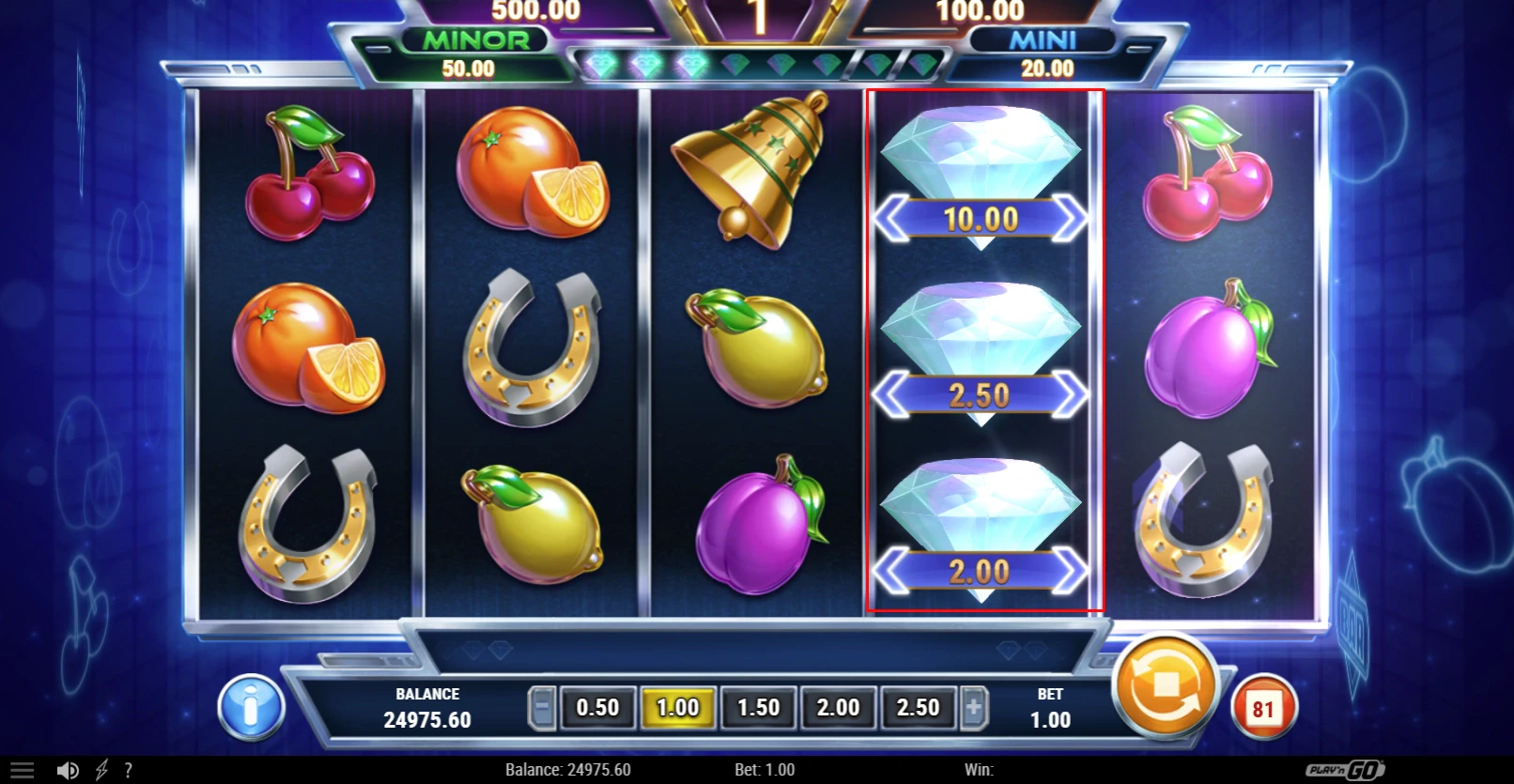Click left arrow beside the 2.00 diamond
Screen dimensions: 1514x784
pyautogui.click(x=891, y=569)
